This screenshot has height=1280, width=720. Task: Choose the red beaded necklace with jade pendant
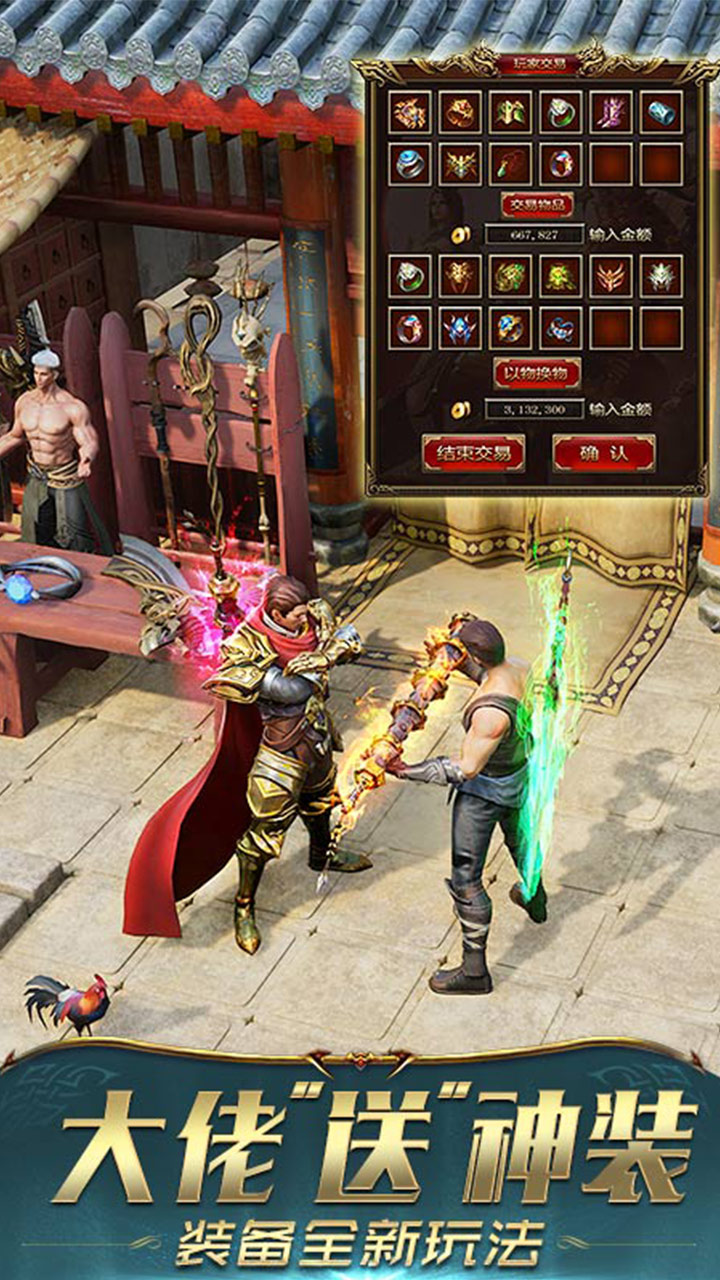(511, 163)
